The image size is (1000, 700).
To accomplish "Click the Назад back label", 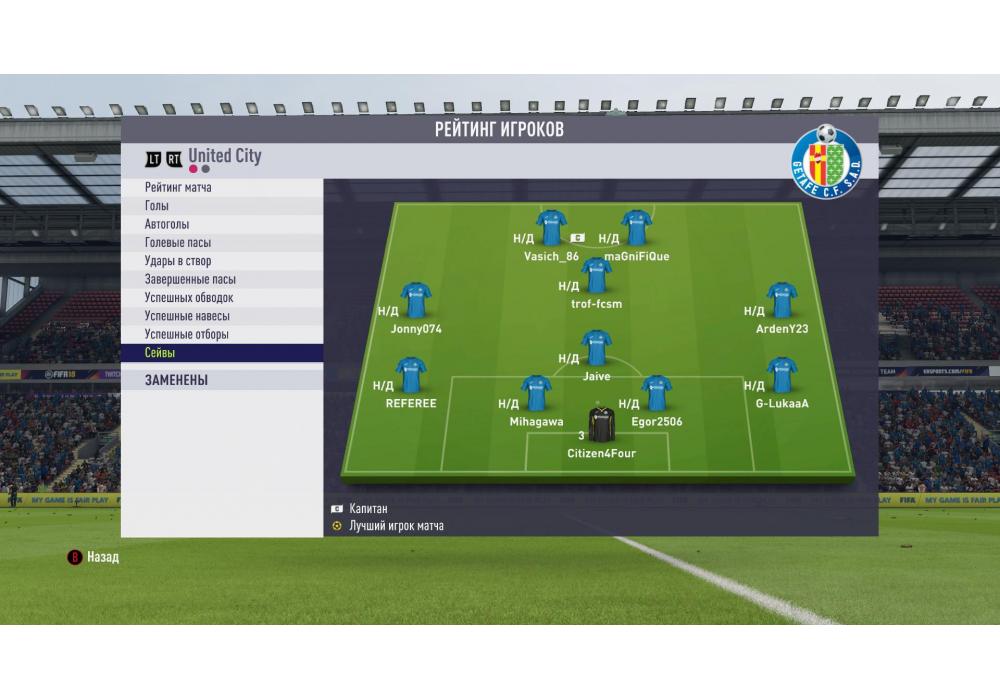I will click(x=102, y=557).
